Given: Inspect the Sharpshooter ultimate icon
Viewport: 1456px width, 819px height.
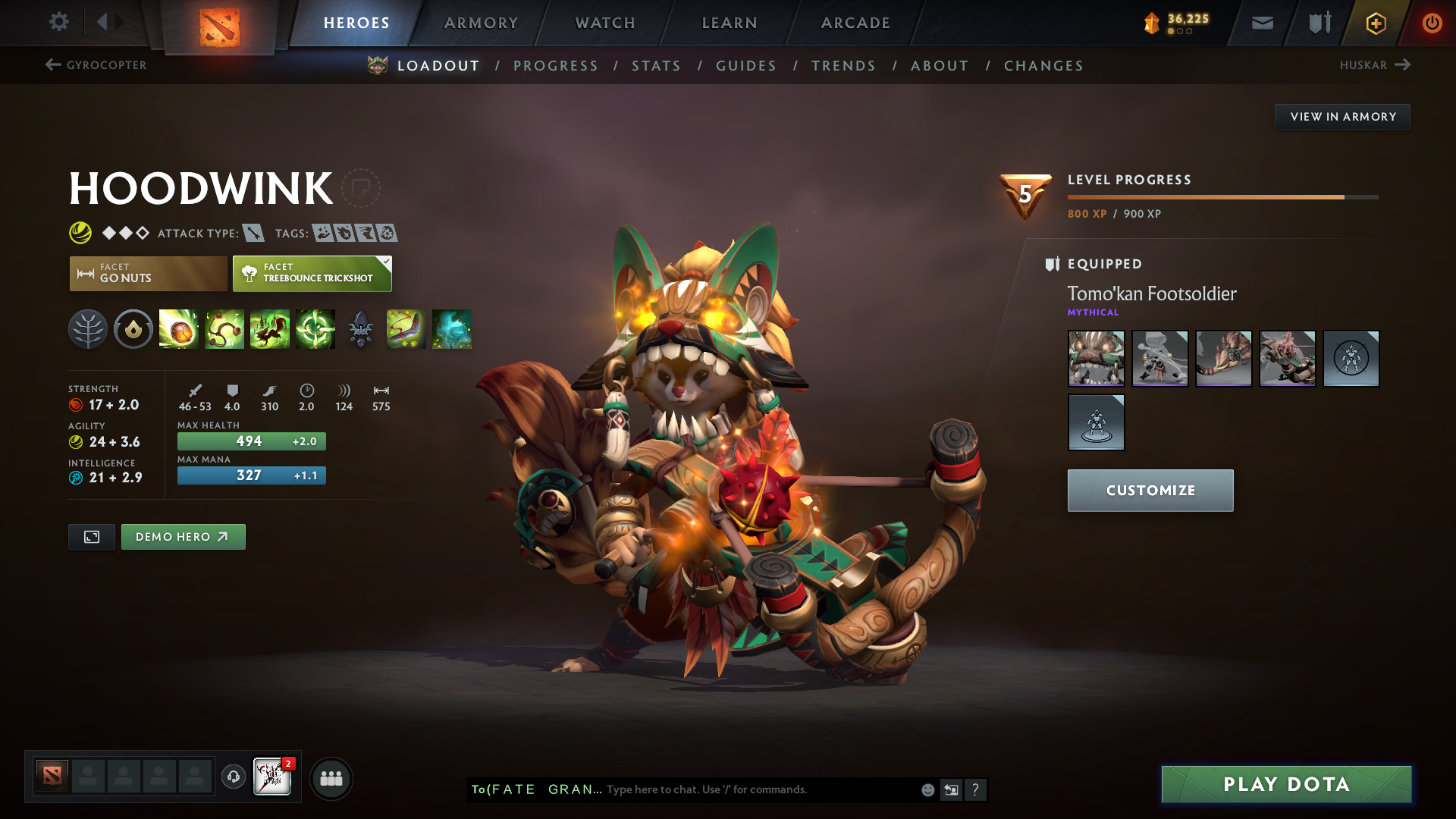Looking at the screenshot, I should tap(315, 329).
